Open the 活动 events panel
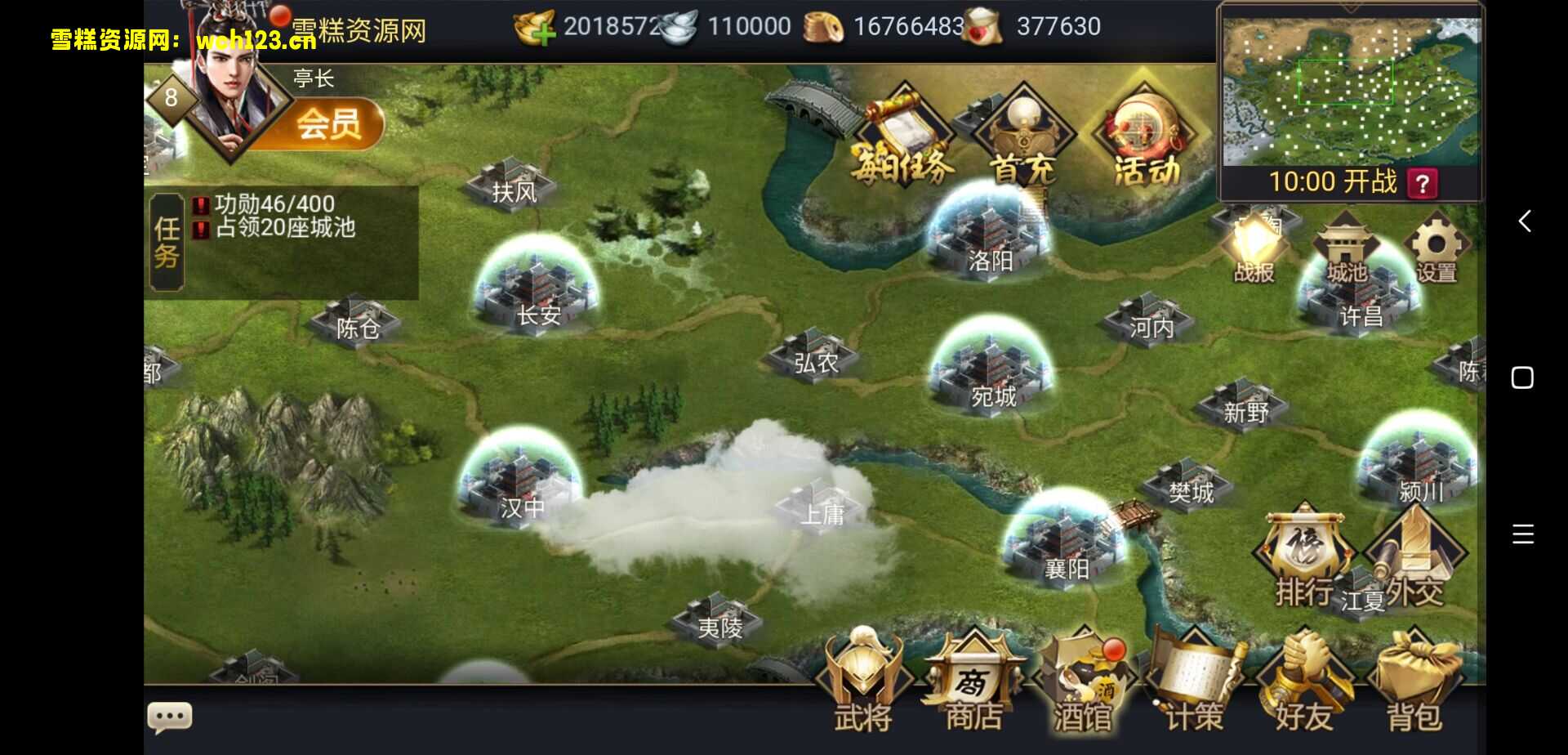 (x=1146, y=139)
